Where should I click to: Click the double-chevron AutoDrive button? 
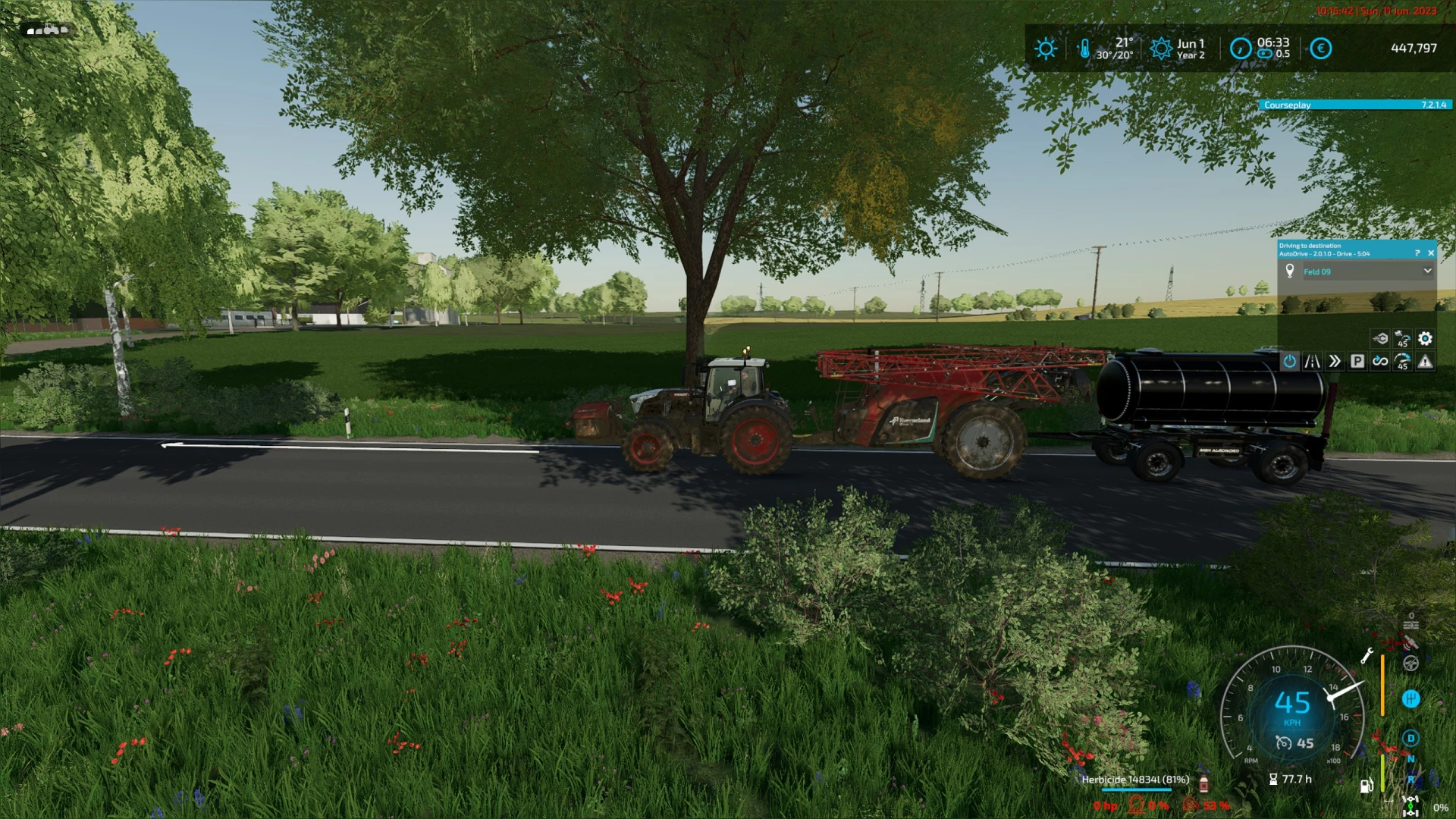coord(1335,362)
